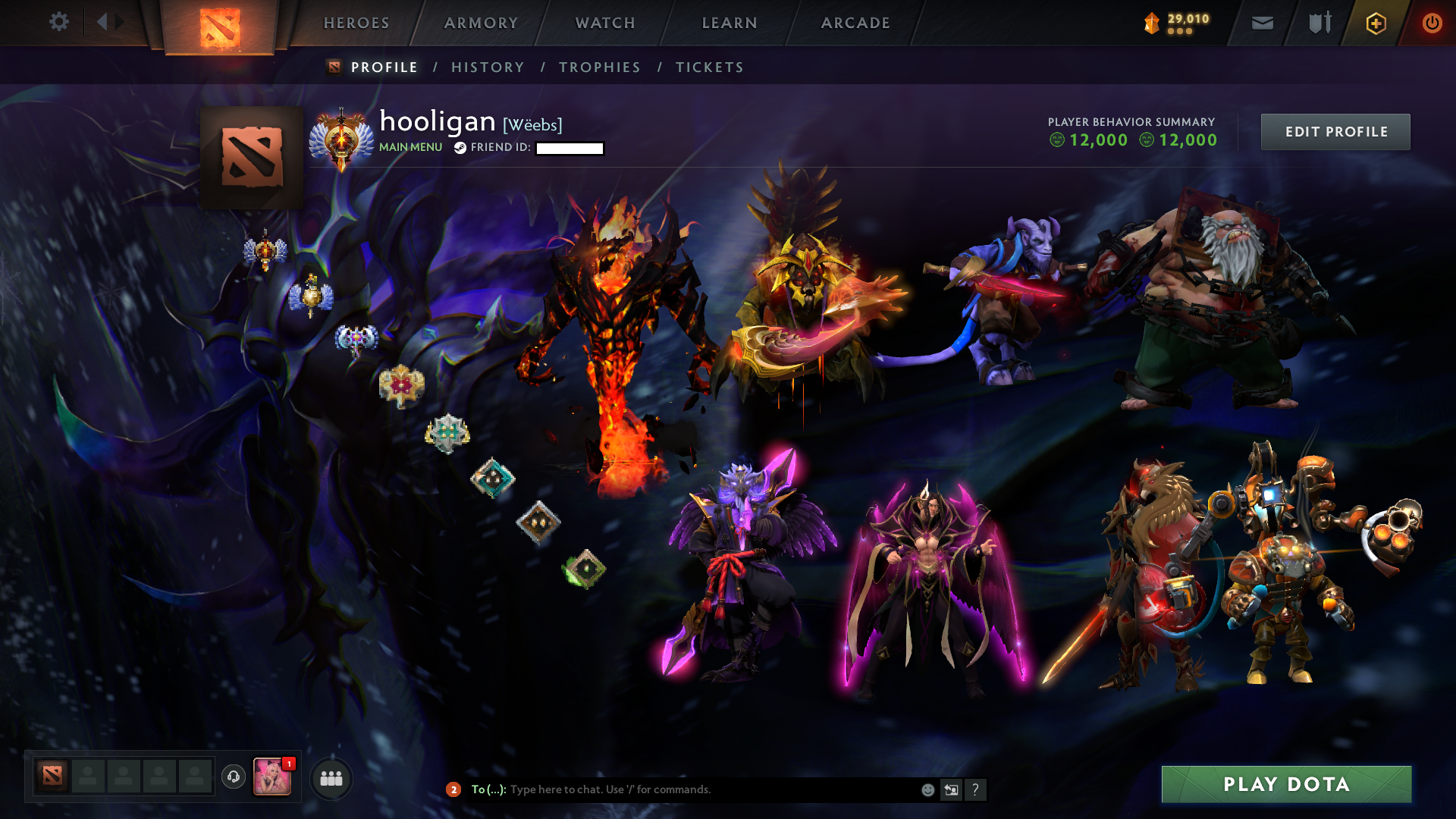Click the chat help question mark

click(x=975, y=789)
